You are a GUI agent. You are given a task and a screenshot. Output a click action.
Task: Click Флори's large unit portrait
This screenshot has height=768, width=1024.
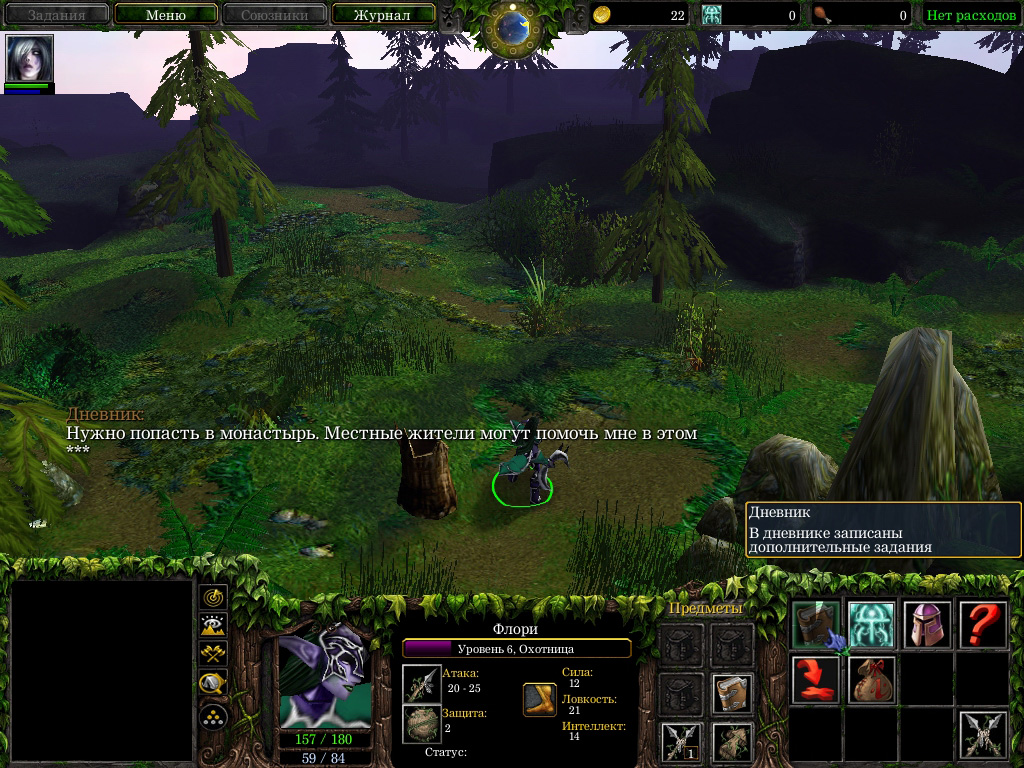coord(324,676)
